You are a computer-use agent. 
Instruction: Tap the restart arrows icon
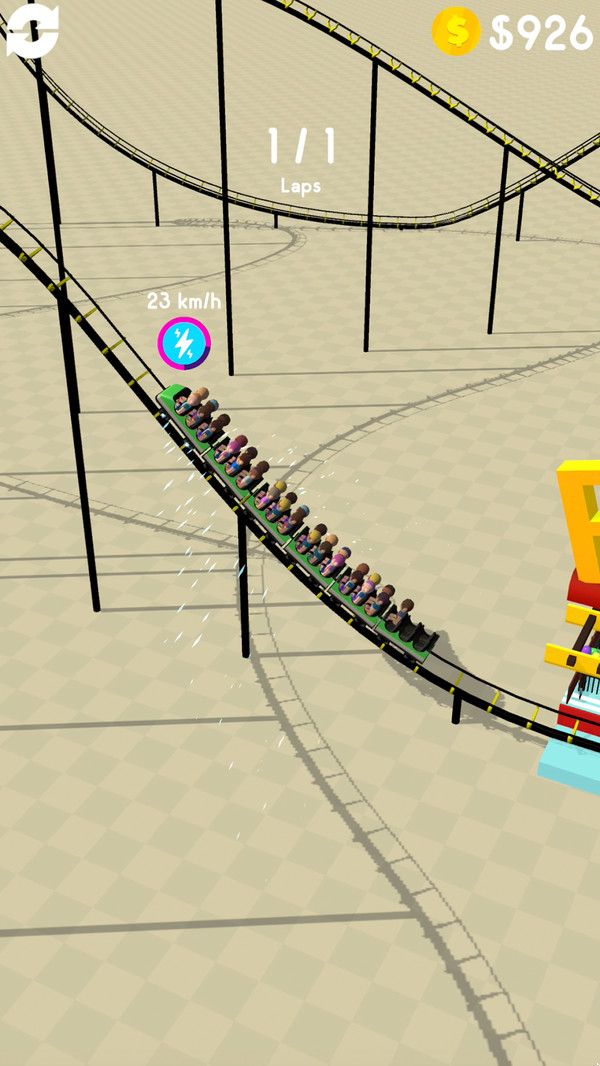[32, 30]
